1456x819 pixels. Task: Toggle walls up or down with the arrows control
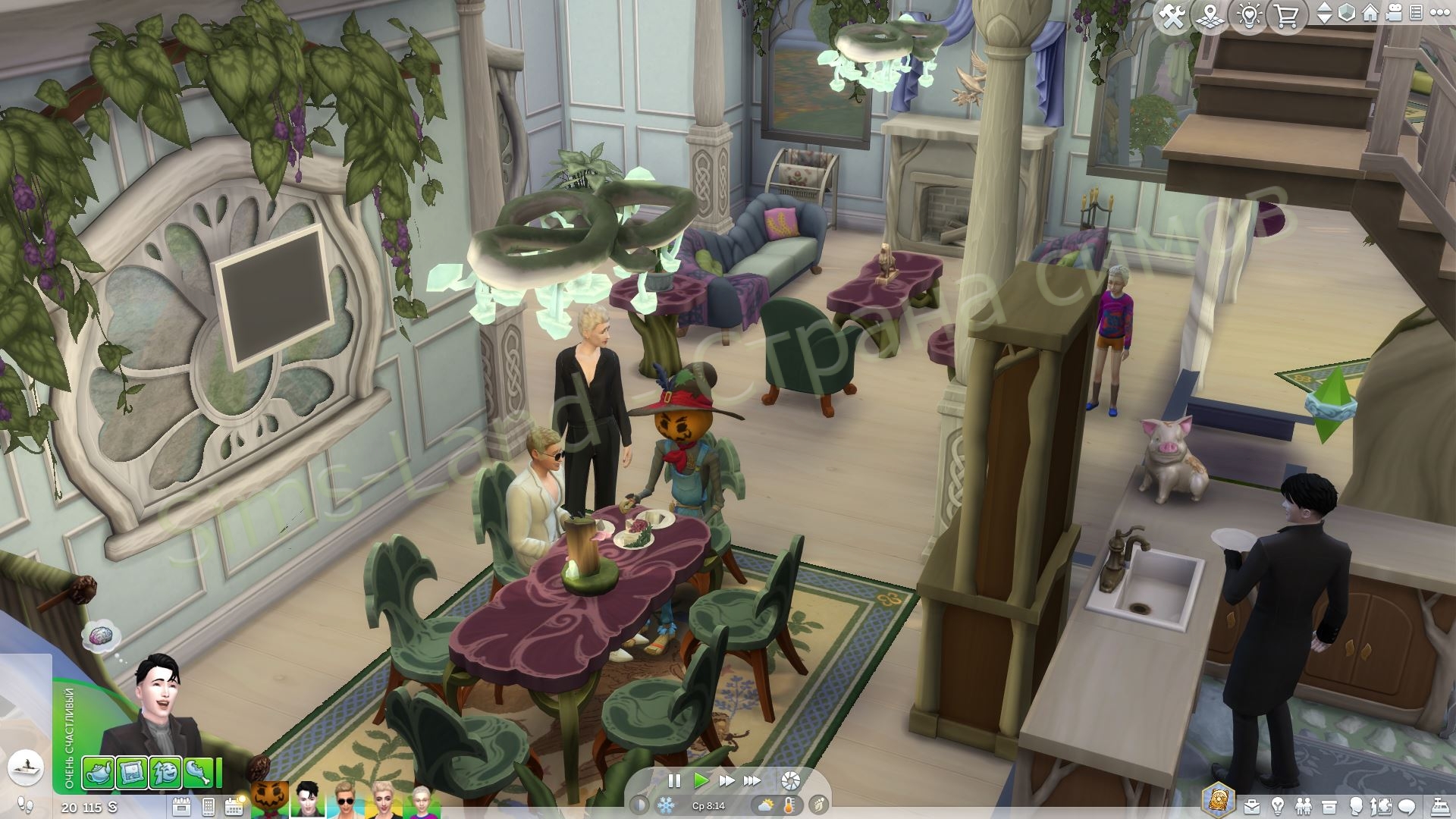tap(1326, 12)
